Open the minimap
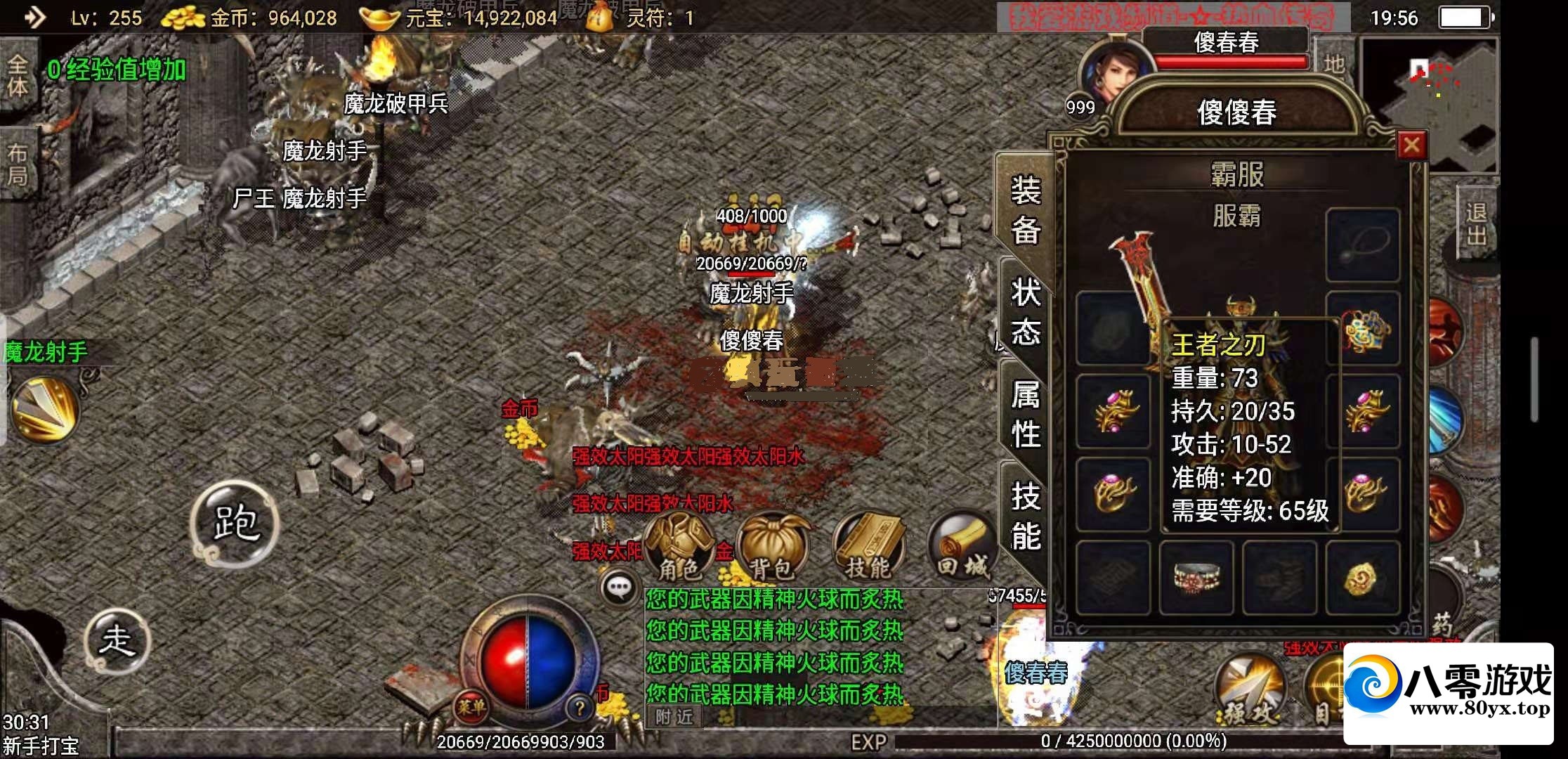 (x=1429, y=104)
